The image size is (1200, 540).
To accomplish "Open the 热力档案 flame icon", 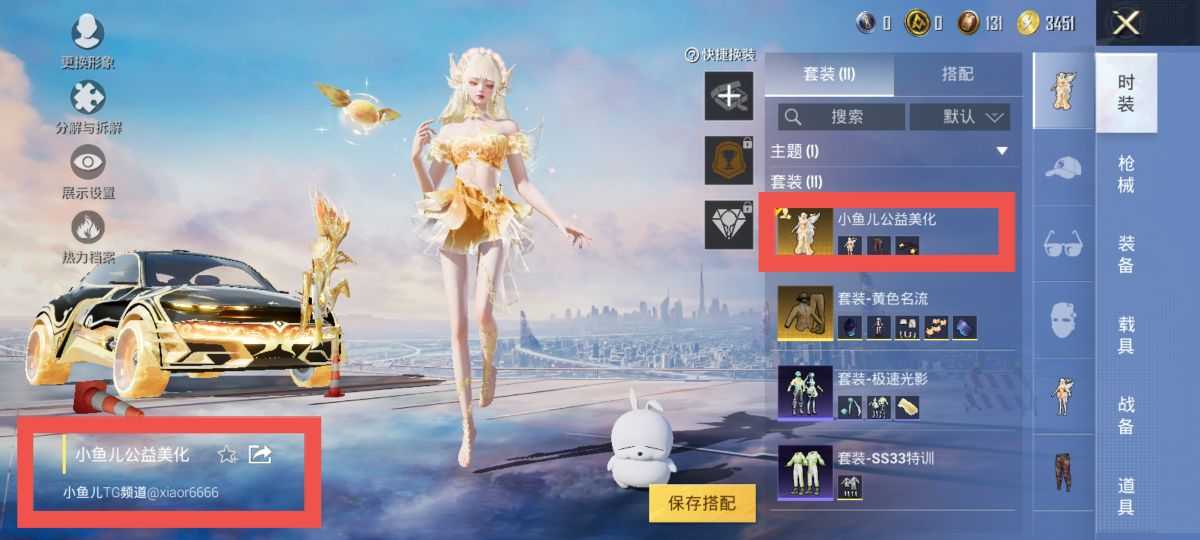I will point(87,236).
